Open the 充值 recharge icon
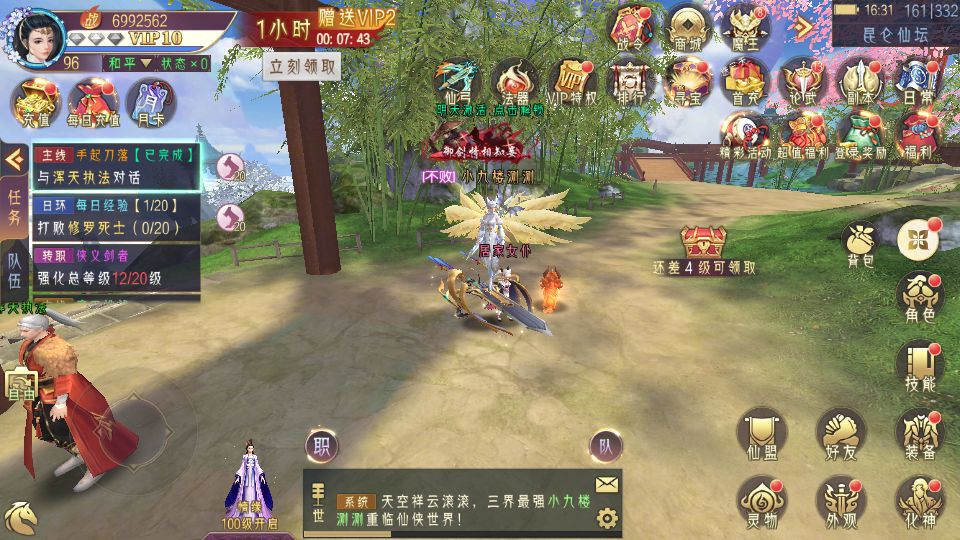Viewport: 960px width, 540px height. click(x=36, y=101)
